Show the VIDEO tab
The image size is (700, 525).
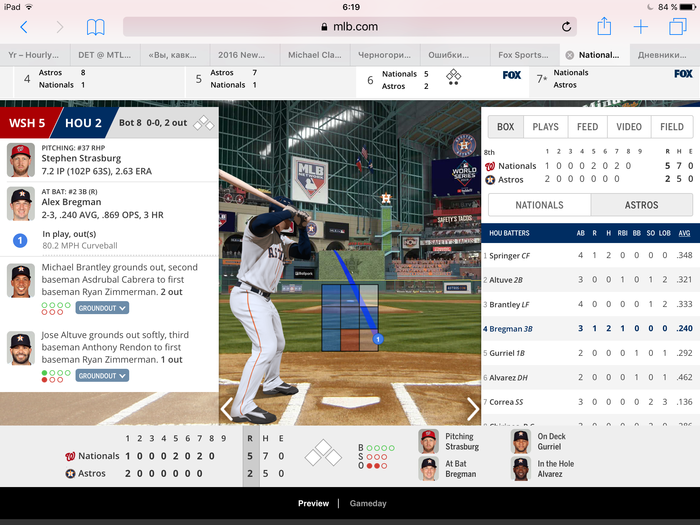(629, 127)
